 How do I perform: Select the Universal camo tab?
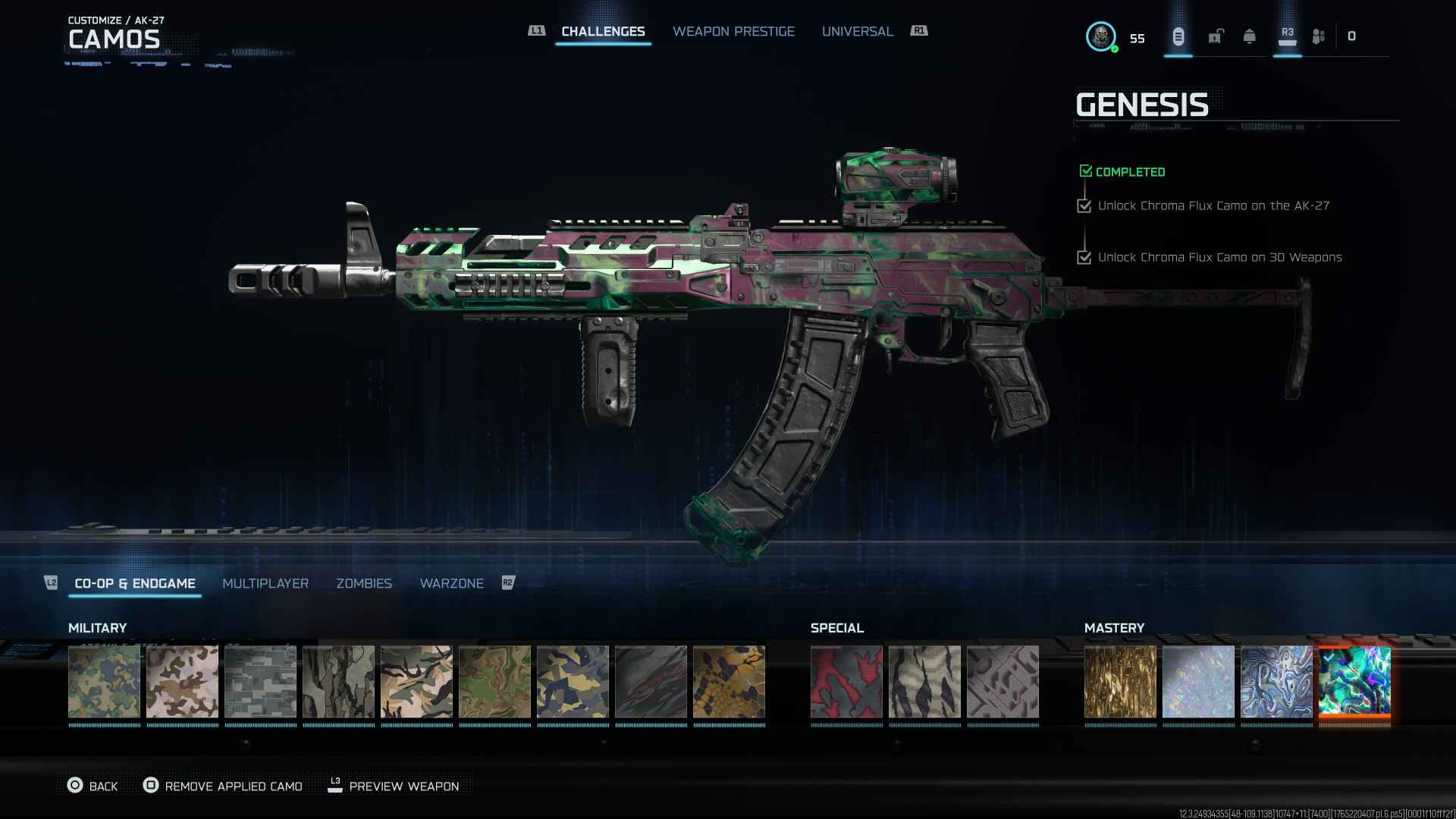click(857, 31)
